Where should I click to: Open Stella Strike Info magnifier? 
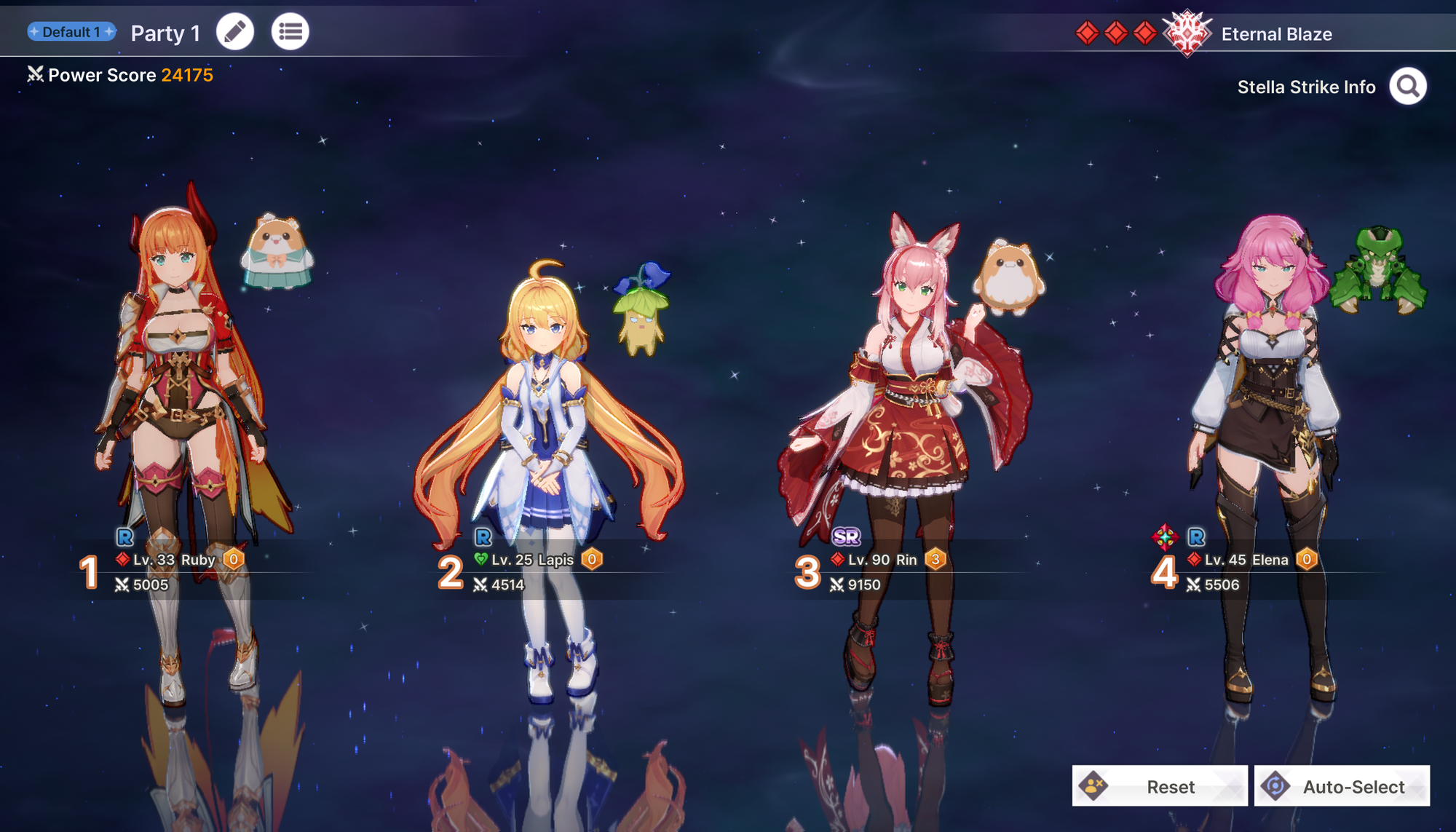(1407, 87)
